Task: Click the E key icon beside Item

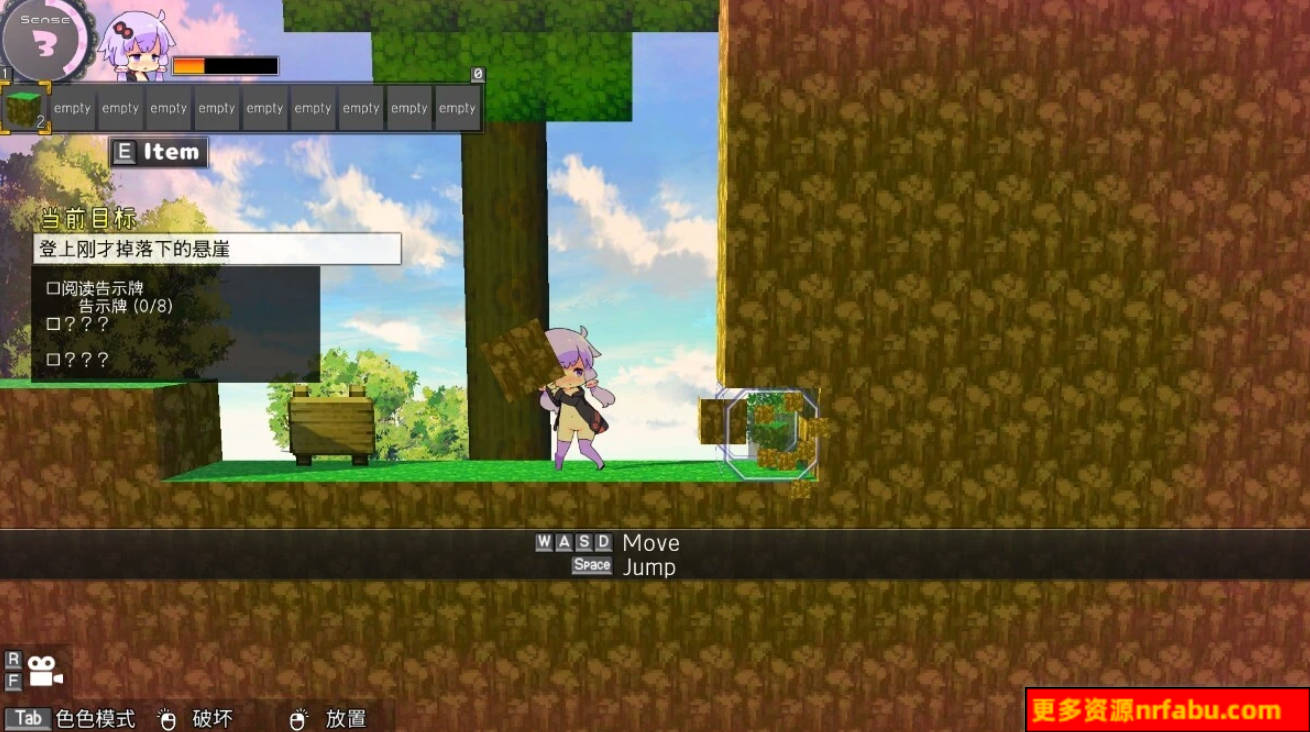Action: (x=124, y=151)
